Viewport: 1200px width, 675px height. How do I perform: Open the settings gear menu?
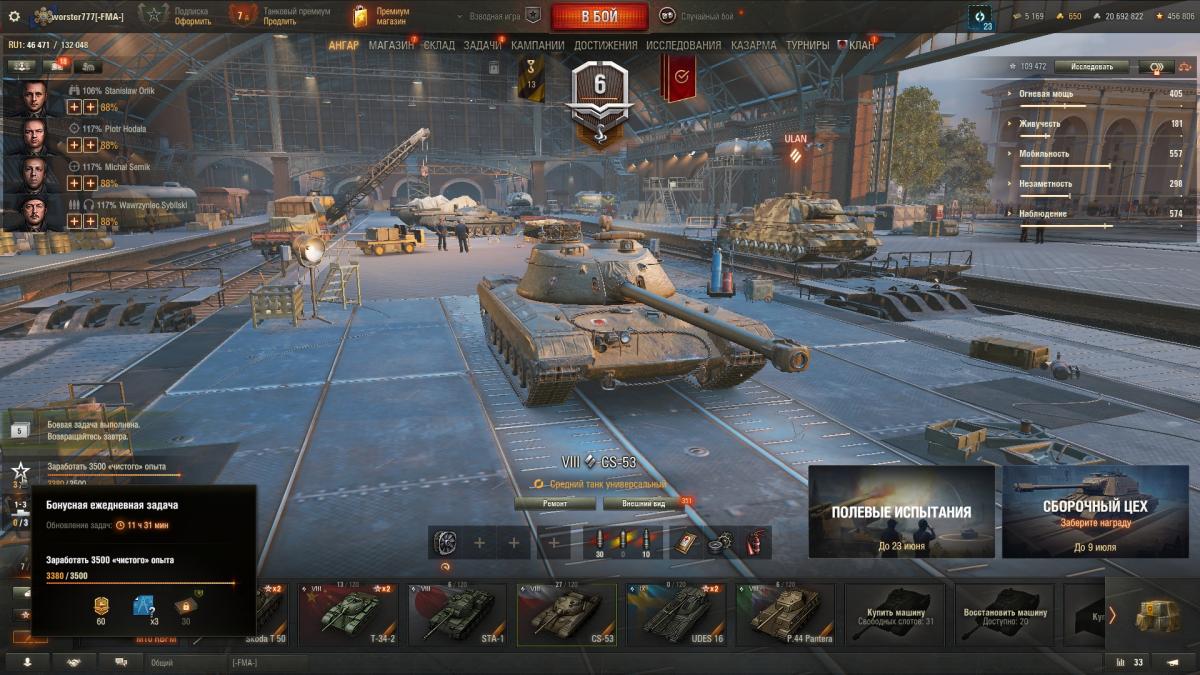pyautogui.click(x=14, y=16)
